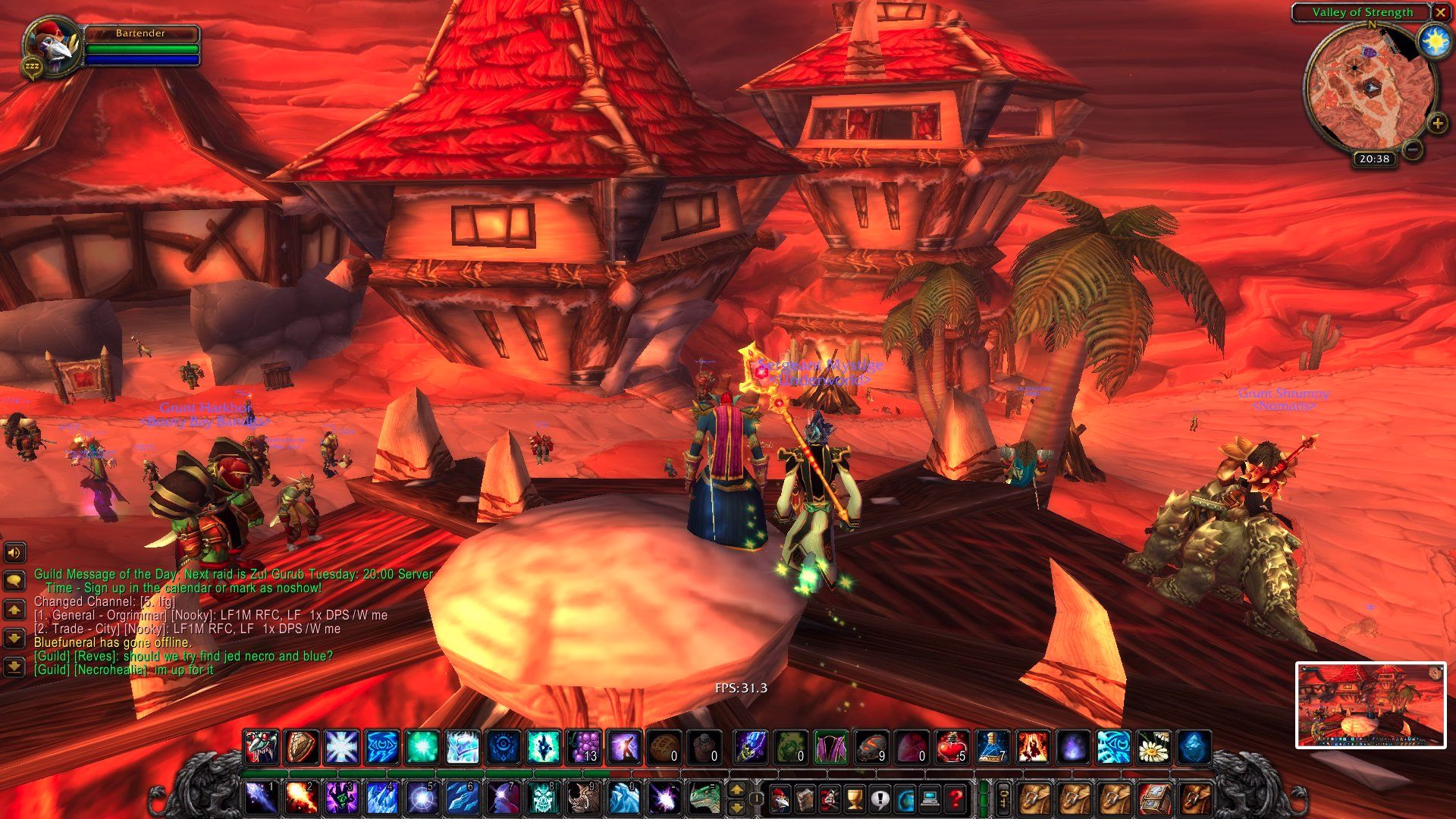Switch to the next action bar page
The image size is (1456, 819).
pos(736,790)
